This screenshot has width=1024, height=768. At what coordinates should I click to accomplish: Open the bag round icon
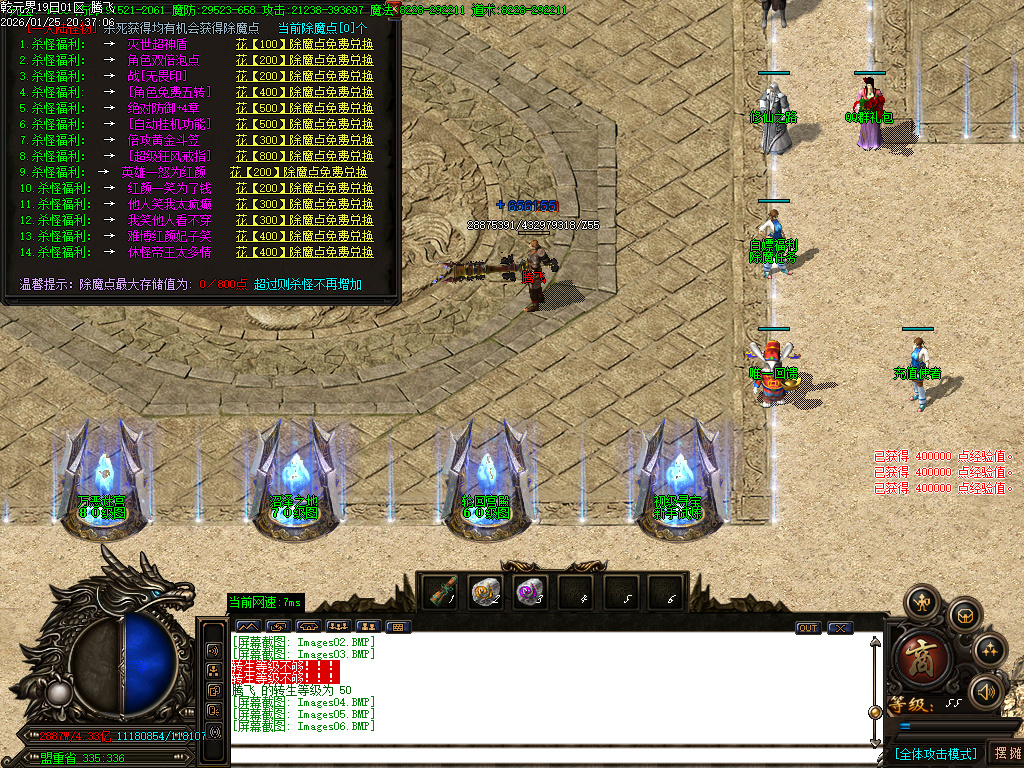[x=965, y=614]
